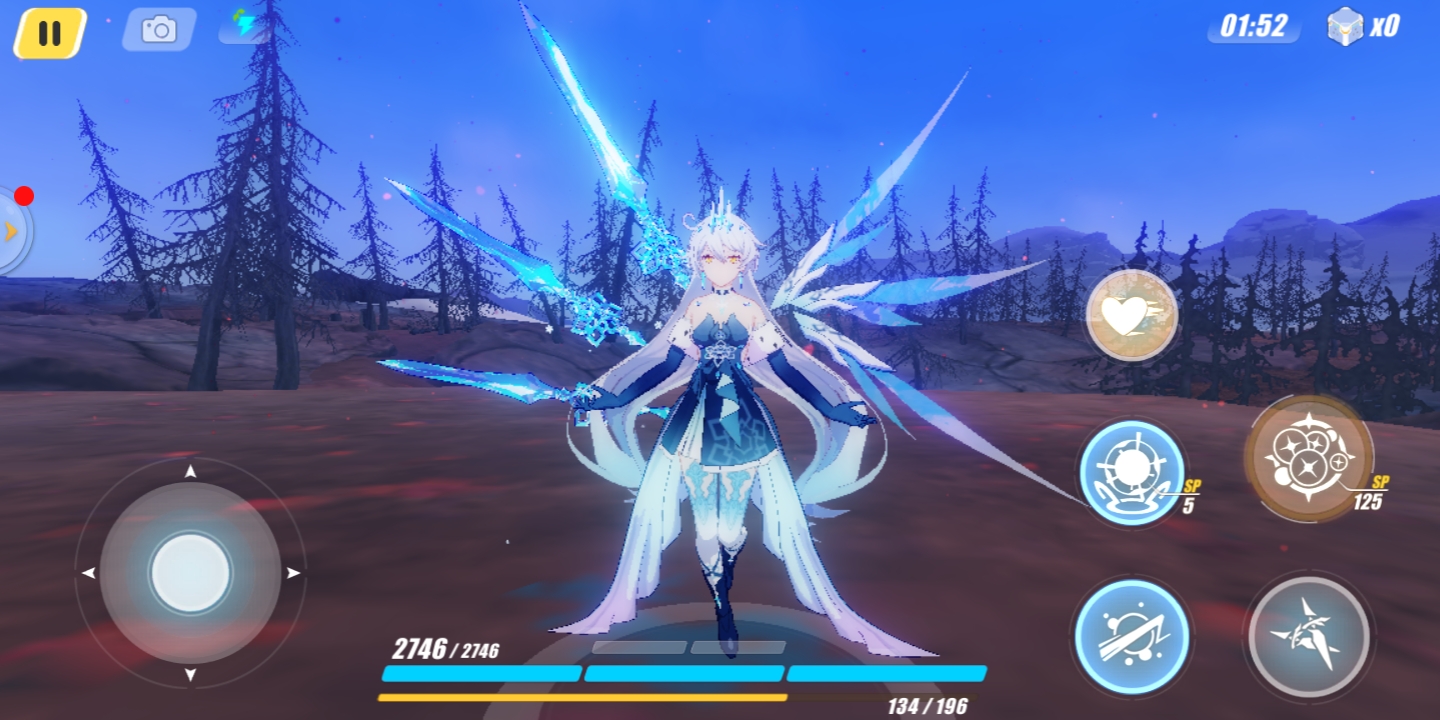Tap the basic attack button

point(1308,636)
